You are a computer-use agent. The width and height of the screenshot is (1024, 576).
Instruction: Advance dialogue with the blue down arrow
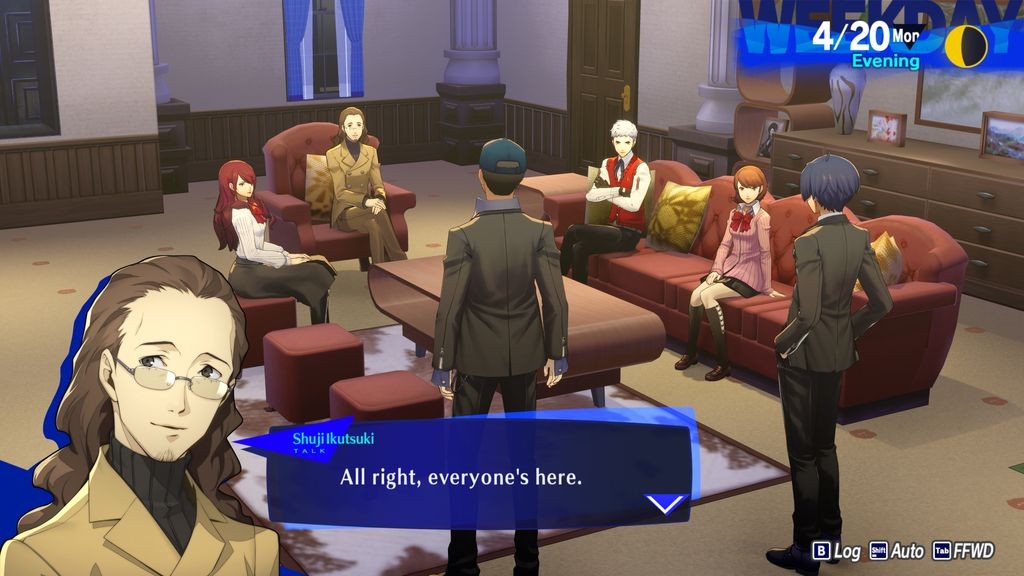(x=666, y=503)
